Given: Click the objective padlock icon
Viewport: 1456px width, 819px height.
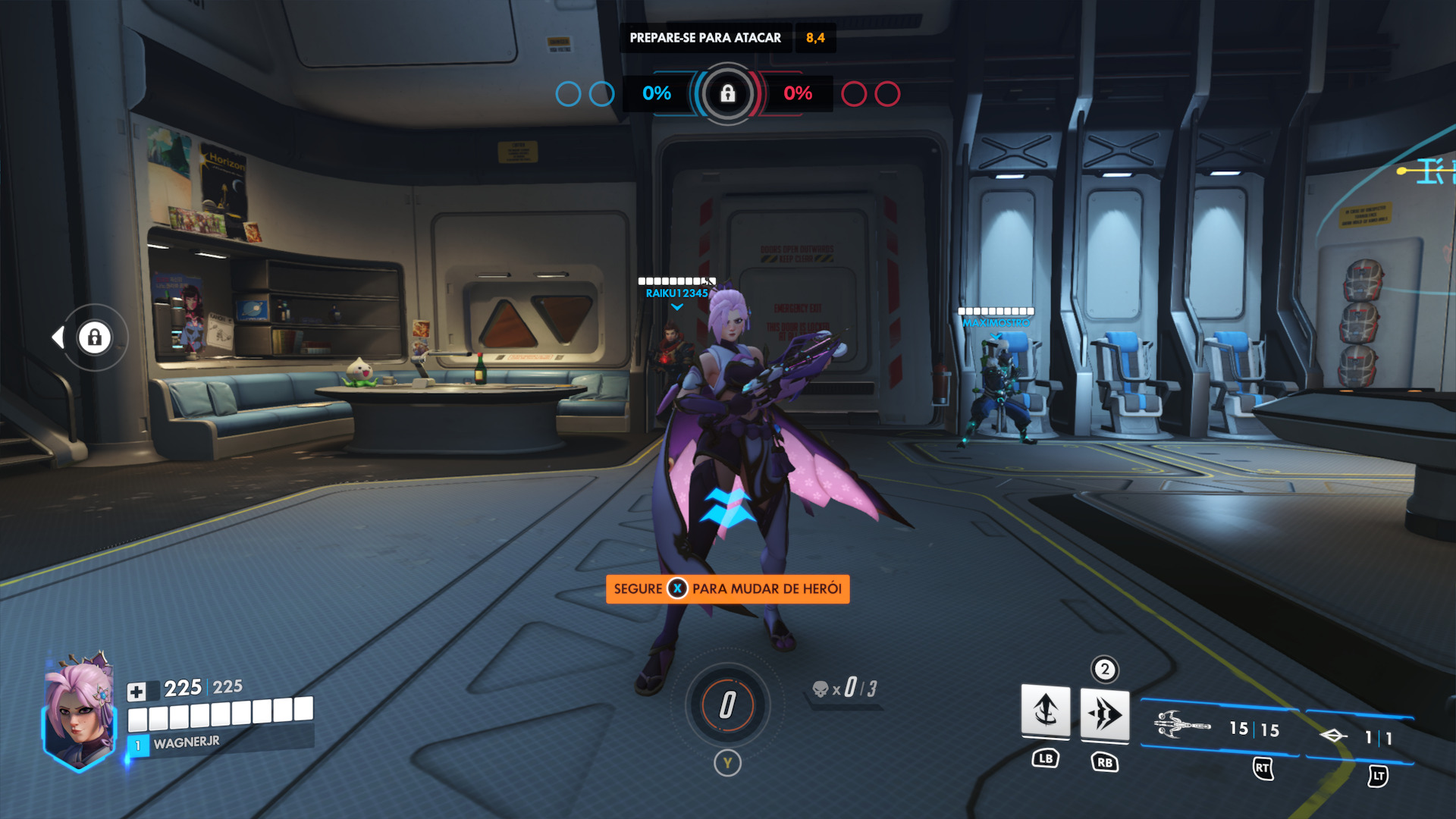Looking at the screenshot, I should point(727,94).
